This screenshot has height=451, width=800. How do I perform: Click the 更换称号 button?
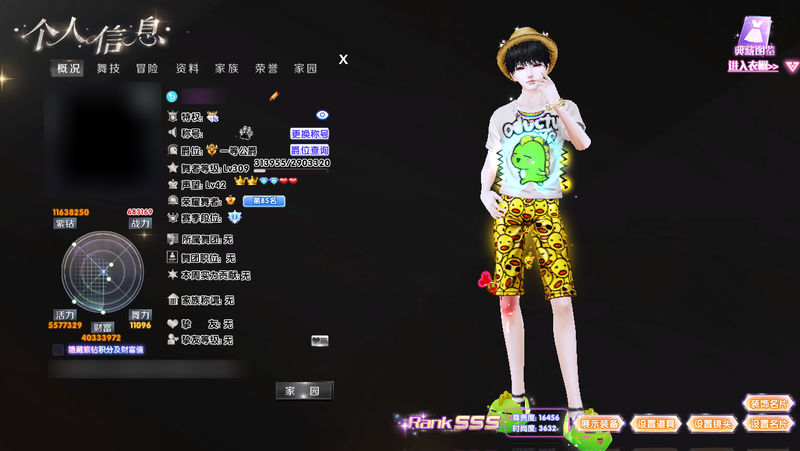click(x=309, y=133)
